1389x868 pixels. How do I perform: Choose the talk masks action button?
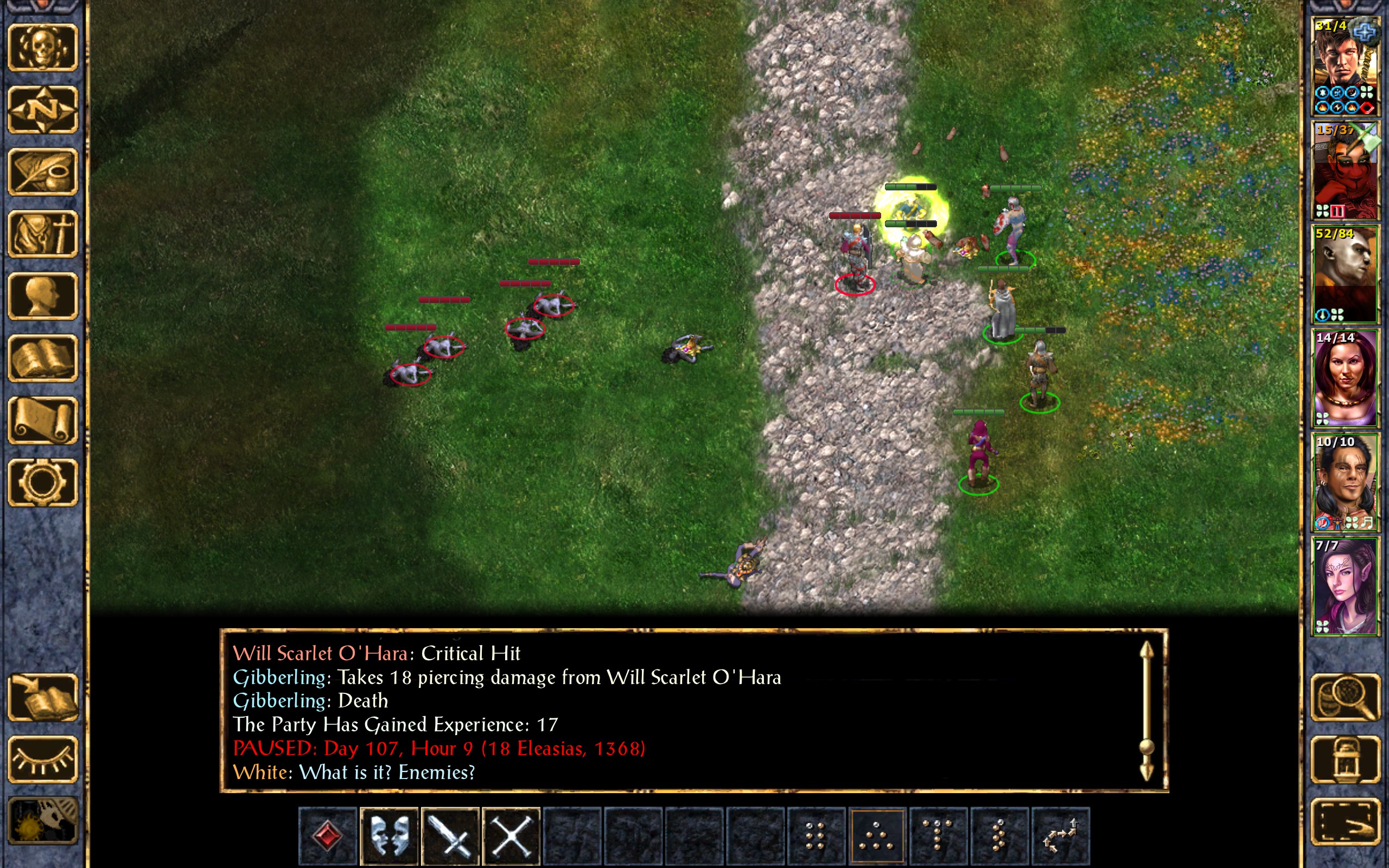tap(389, 836)
